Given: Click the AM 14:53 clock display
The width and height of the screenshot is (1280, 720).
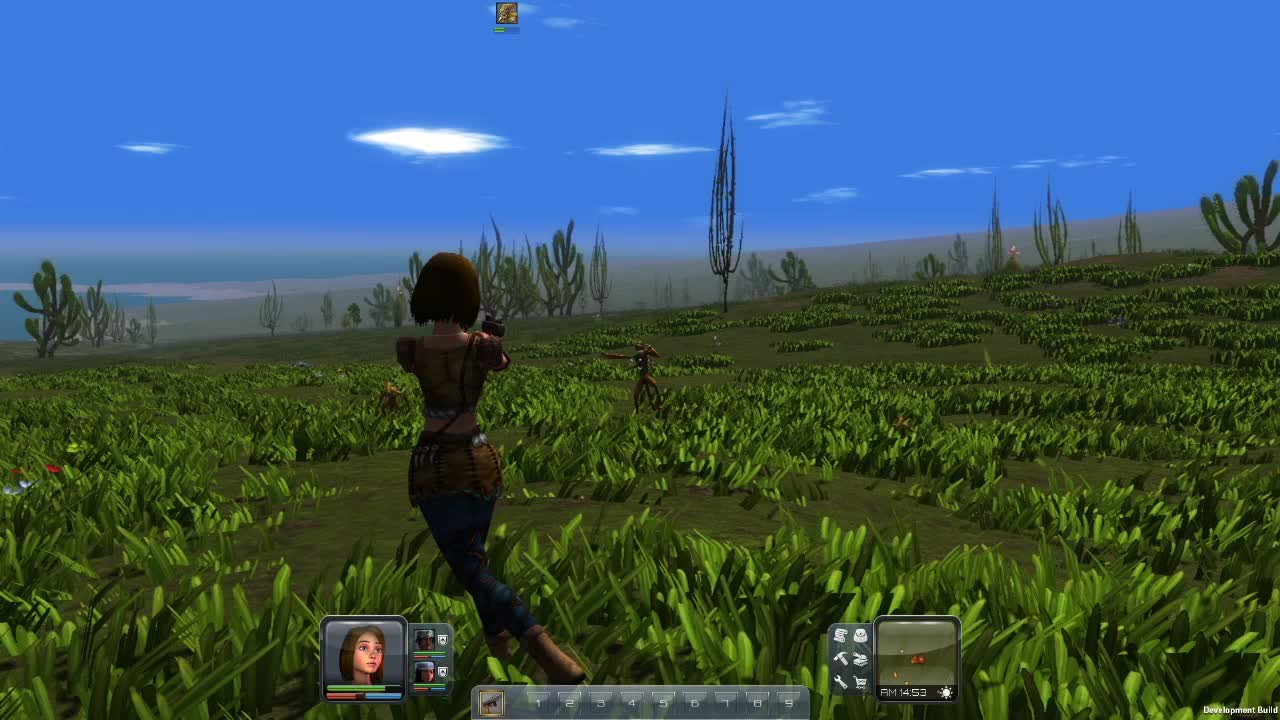Looking at the screenshot, I should tap(903, 692).
